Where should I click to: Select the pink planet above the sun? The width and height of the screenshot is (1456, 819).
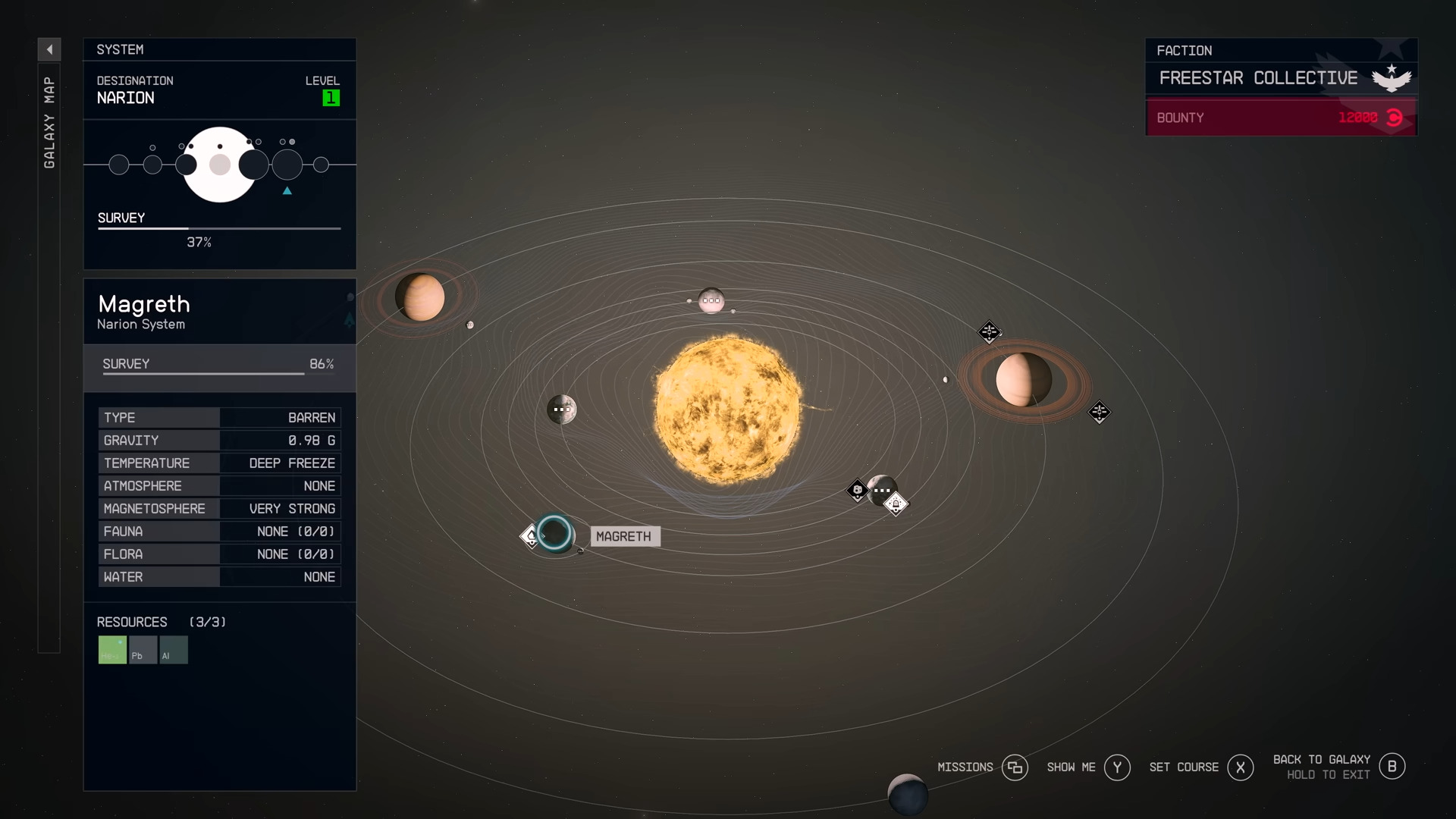(x=711, y=300)
